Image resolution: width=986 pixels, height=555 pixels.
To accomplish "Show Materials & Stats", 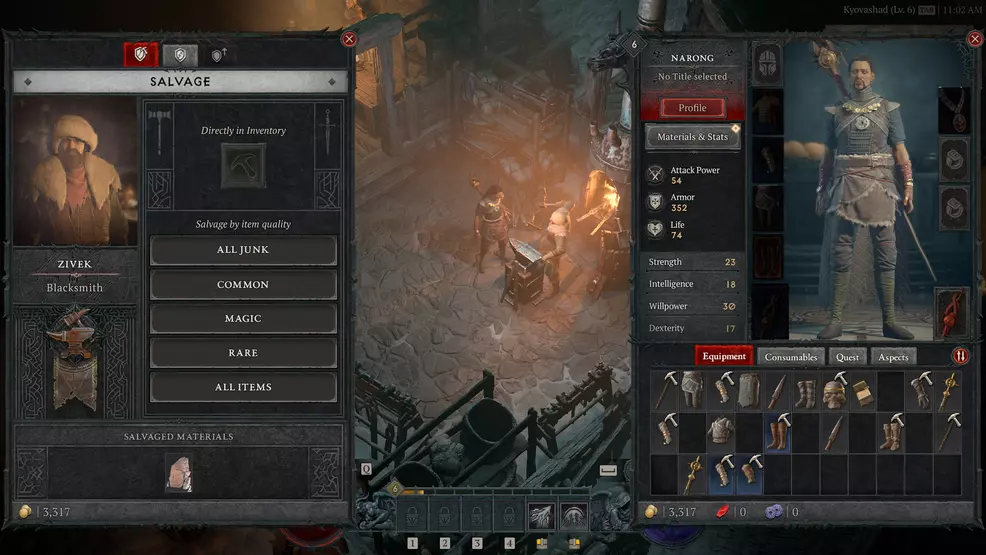I will click(692, 137).
